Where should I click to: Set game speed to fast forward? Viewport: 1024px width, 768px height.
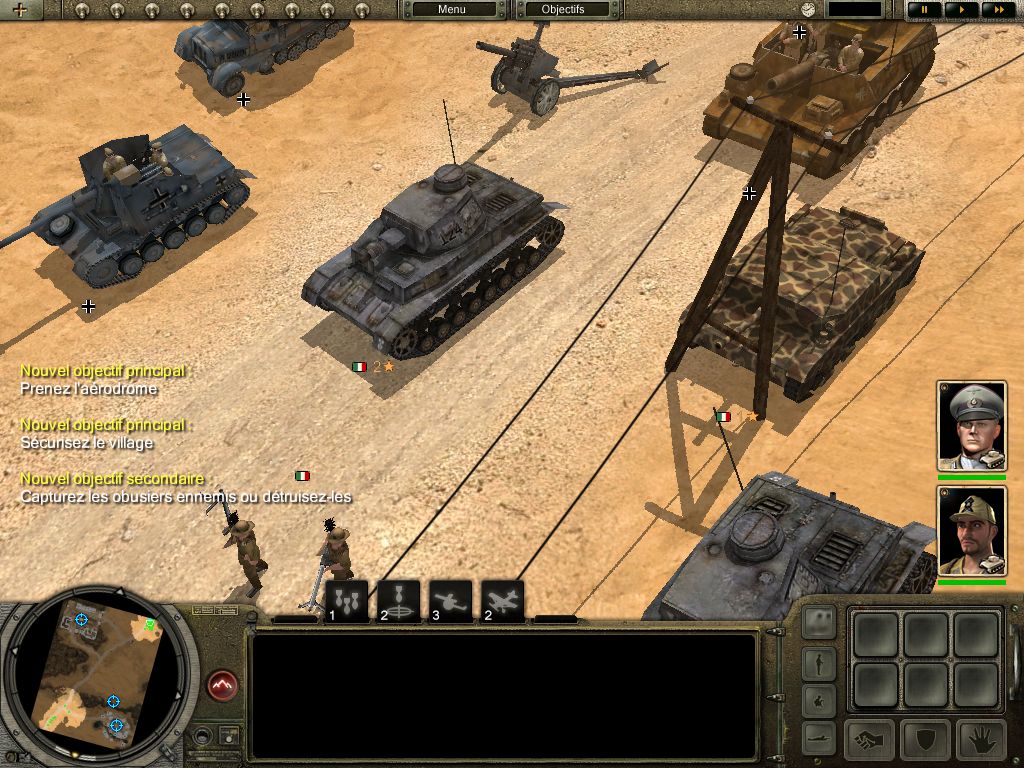[995, 10]
